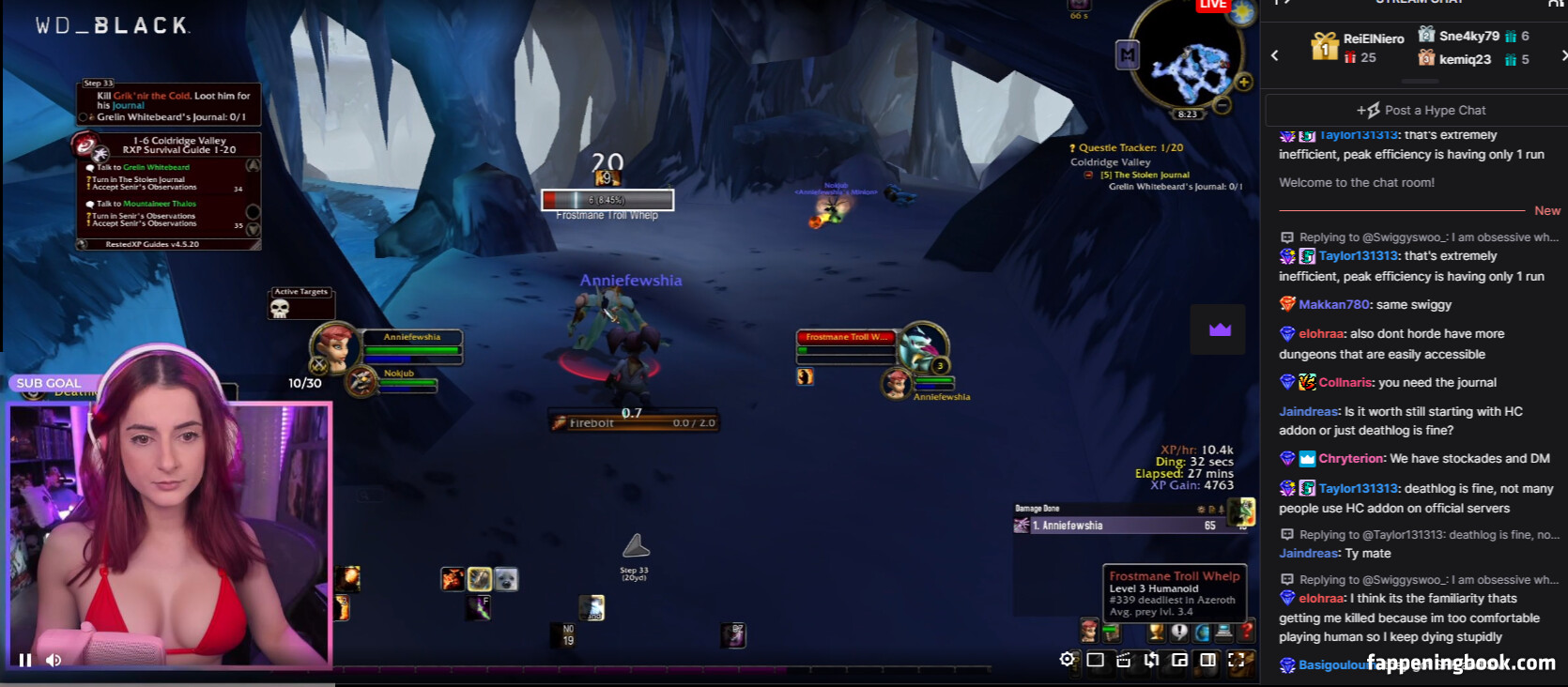Click the sun day-night indicator on minimap
The image size is (1568, 687).
tap(1242, 13)
